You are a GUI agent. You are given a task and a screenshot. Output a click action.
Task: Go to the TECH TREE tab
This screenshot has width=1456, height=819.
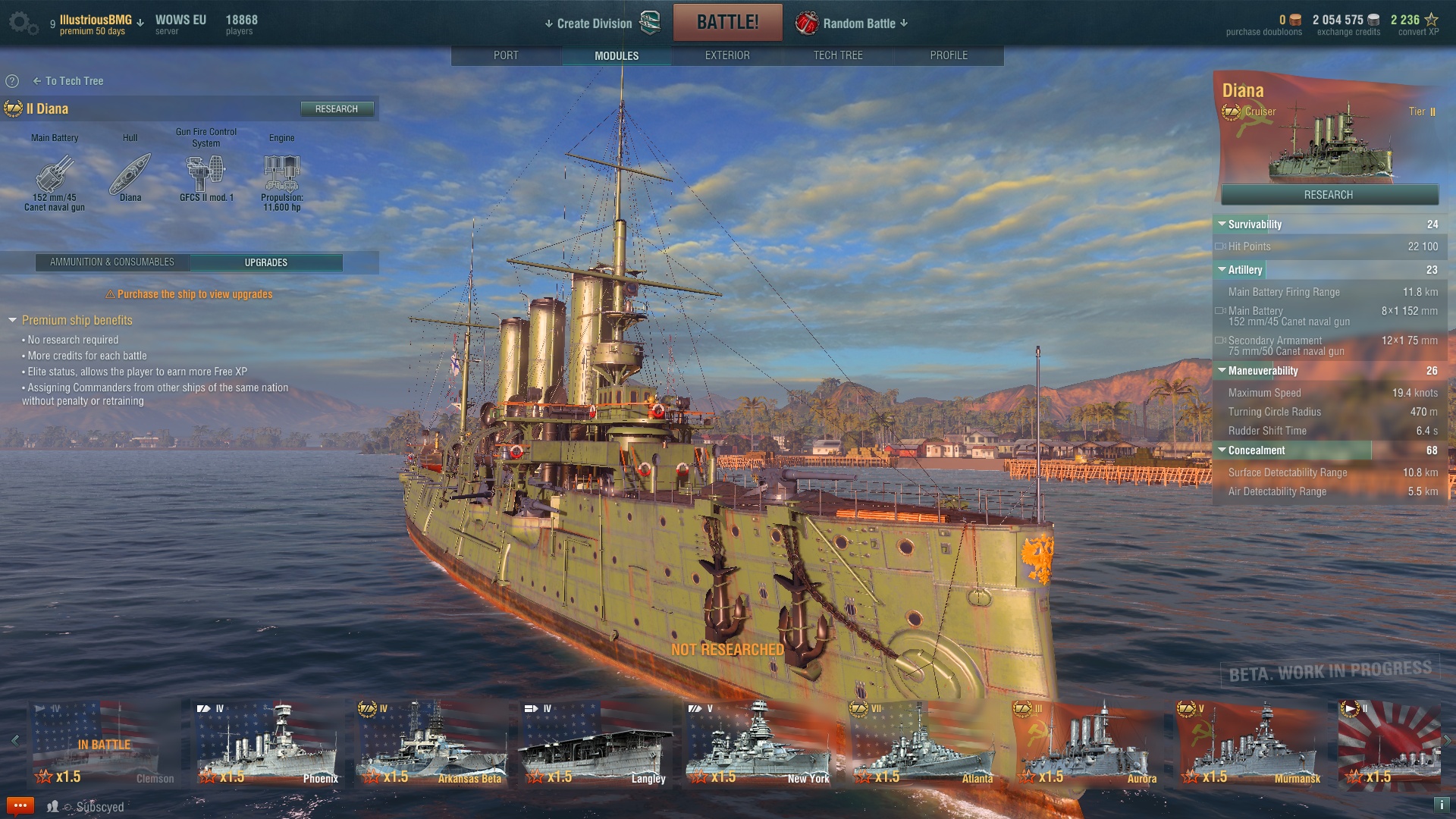point(837,55)
